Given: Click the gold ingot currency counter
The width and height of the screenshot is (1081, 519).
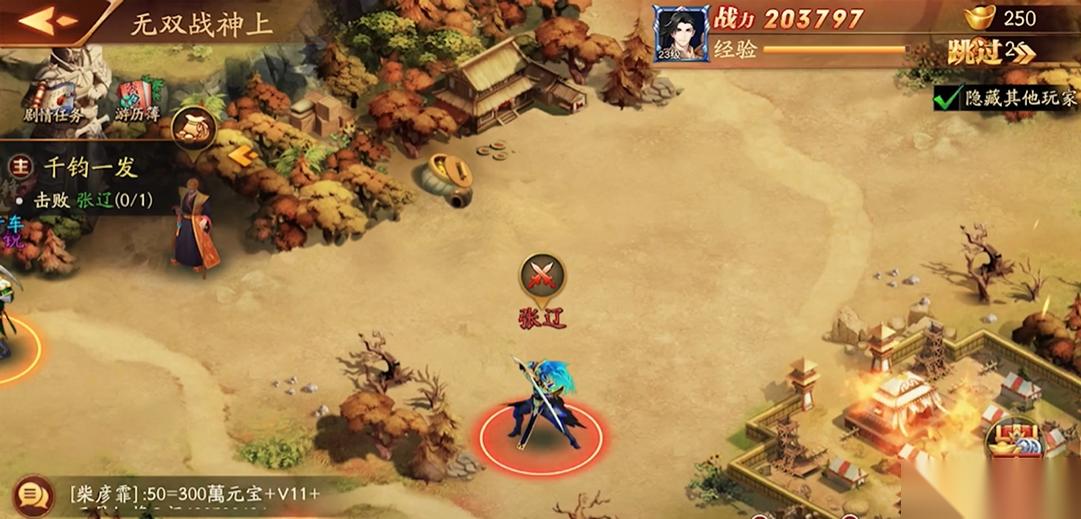Looking at the screenshot, I should [x=1001, y=17].
